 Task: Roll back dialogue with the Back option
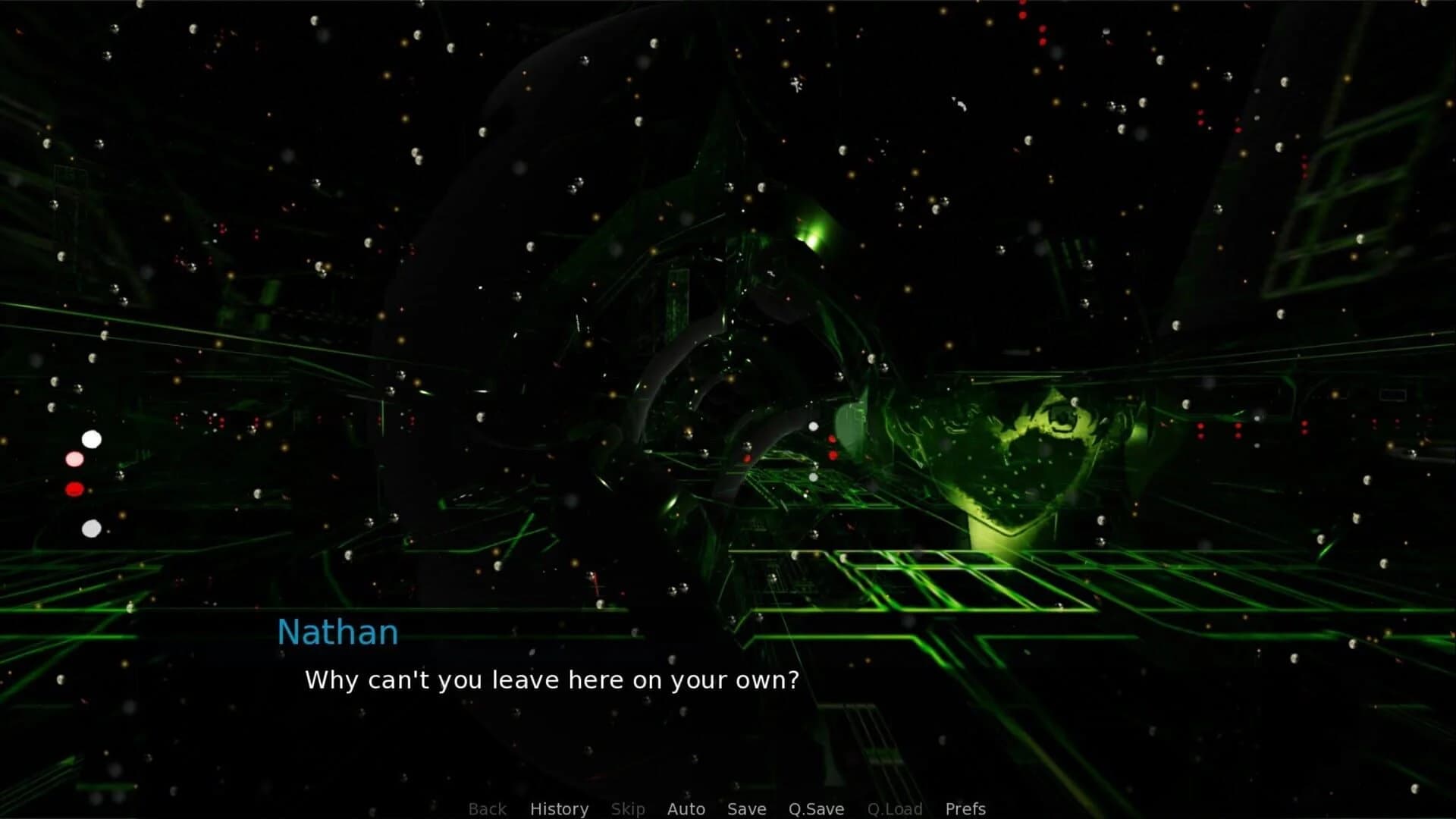pyautogui.click(x=487, y=808)
